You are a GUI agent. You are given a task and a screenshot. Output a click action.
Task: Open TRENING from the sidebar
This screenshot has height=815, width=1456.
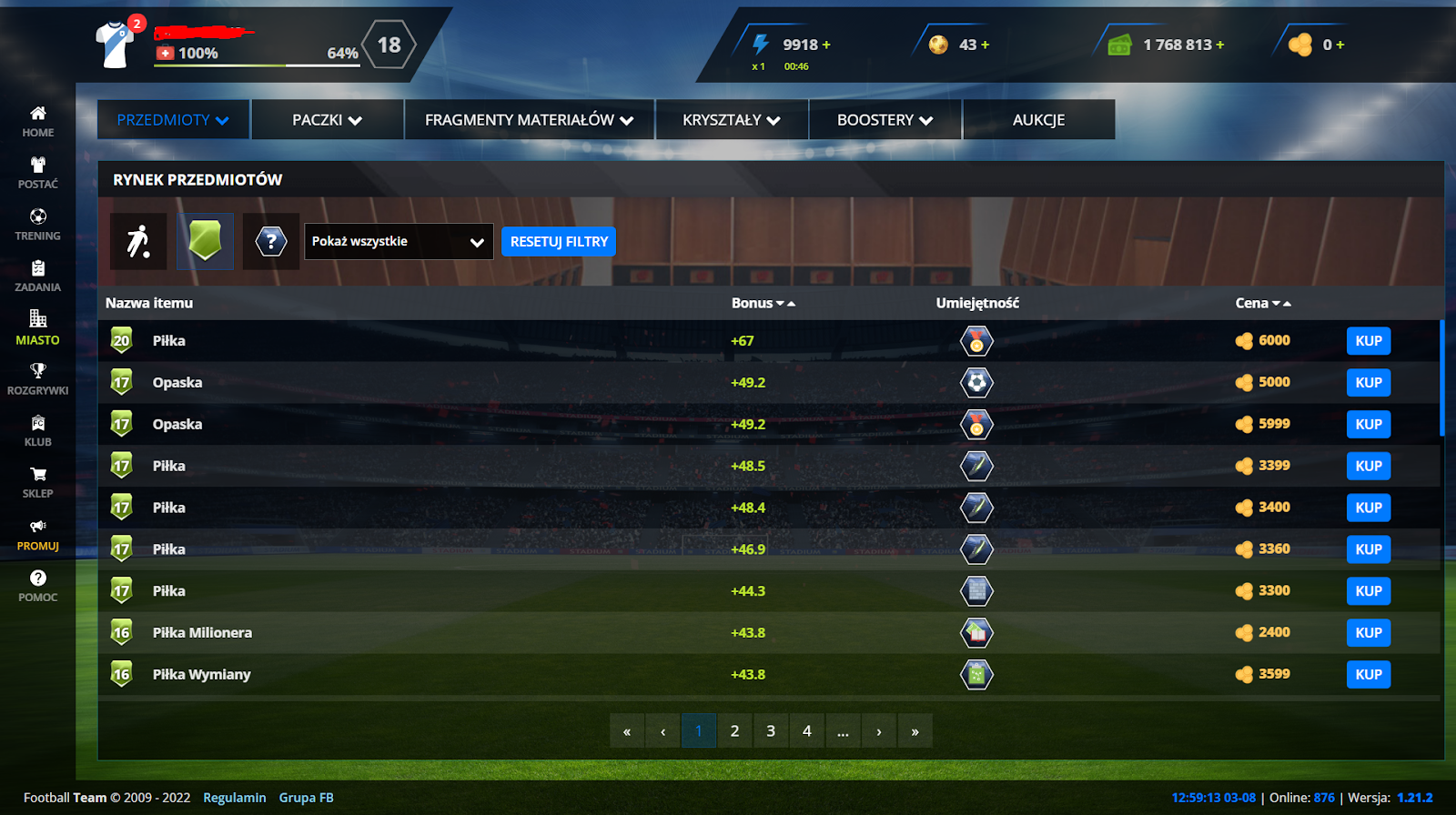click(x=37, y=224)
